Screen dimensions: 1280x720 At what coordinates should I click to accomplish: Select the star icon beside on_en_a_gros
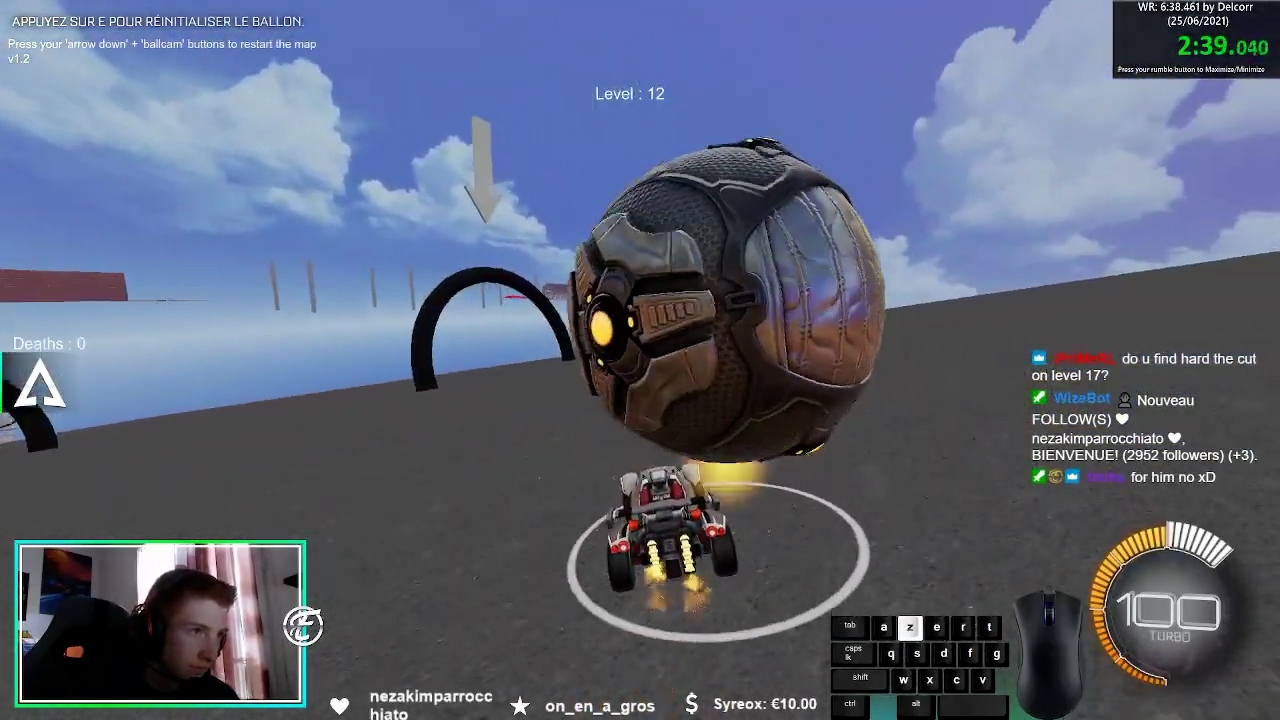tap(520, 706)
